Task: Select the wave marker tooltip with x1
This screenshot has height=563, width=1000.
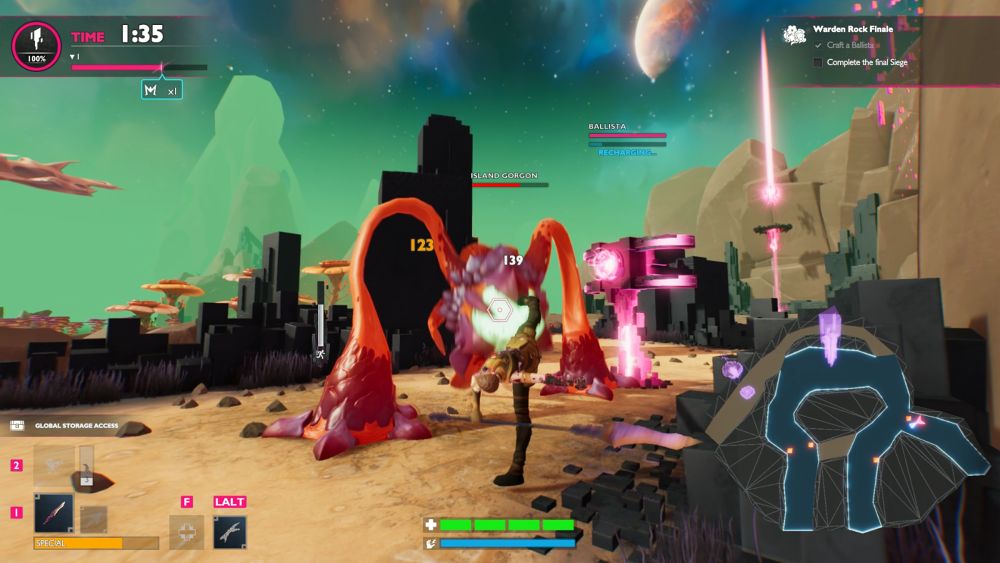Action: click(161, 91)
